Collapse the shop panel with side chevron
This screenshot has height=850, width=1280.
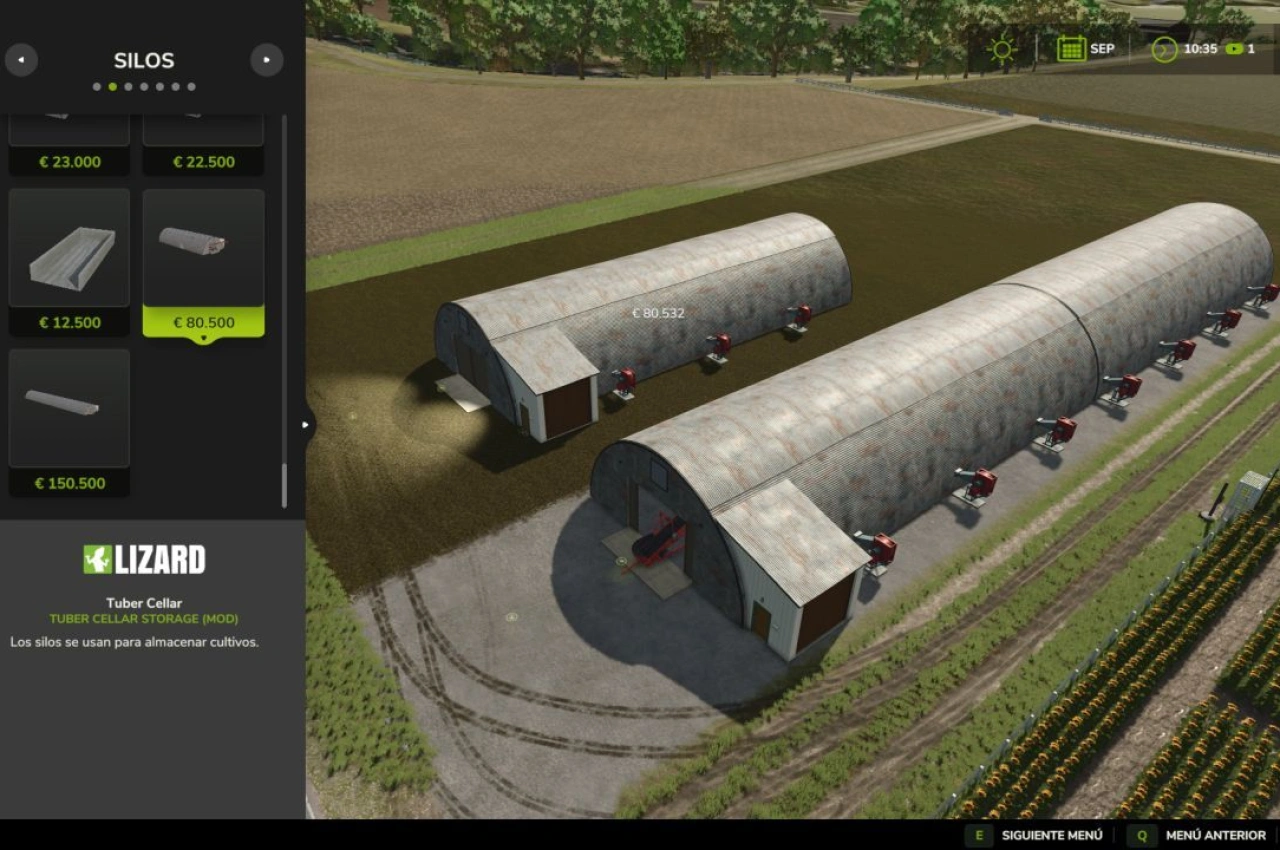click(305, 424)
